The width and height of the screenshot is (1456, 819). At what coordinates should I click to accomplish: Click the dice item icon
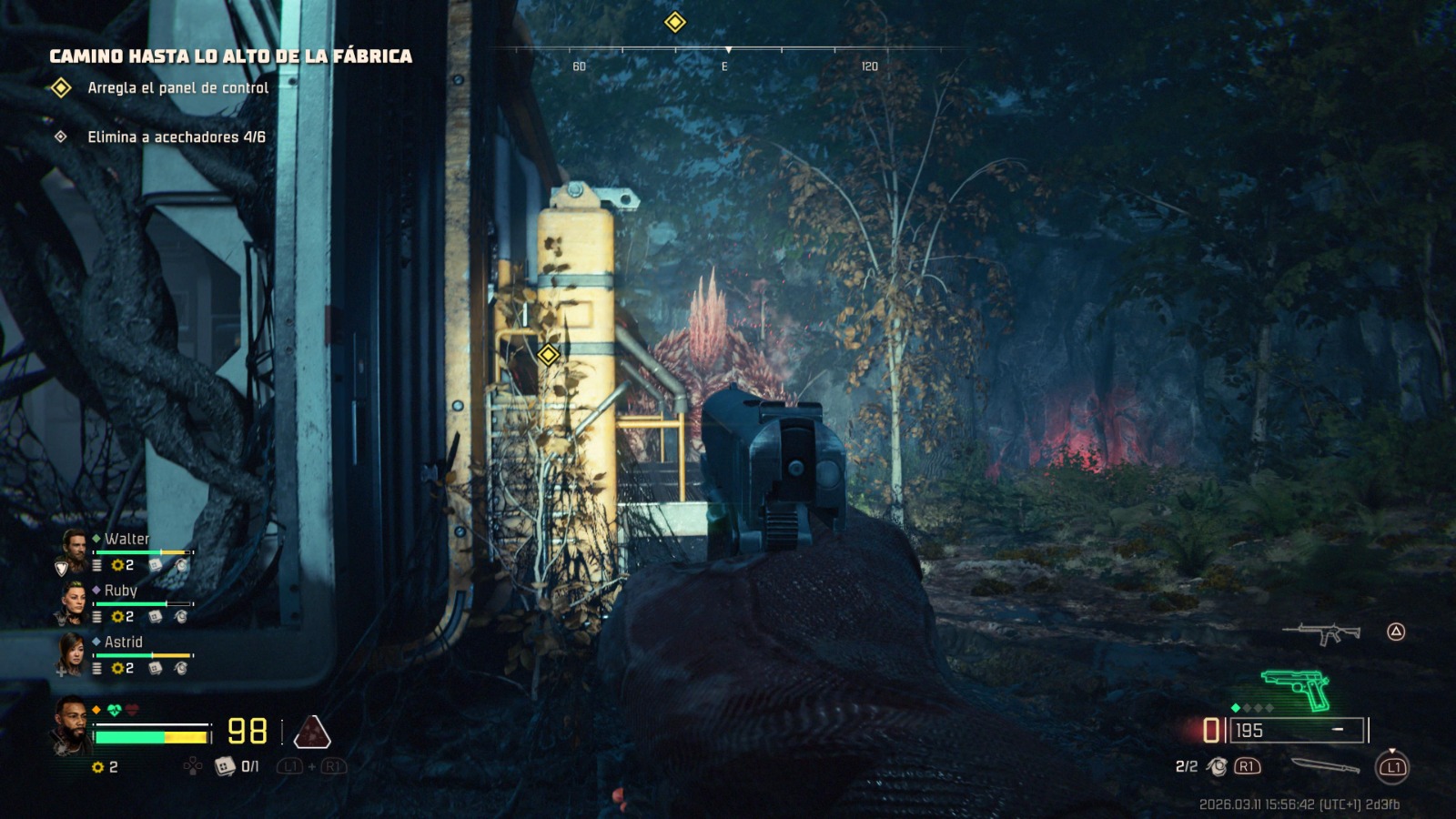(x=224, y=767)
